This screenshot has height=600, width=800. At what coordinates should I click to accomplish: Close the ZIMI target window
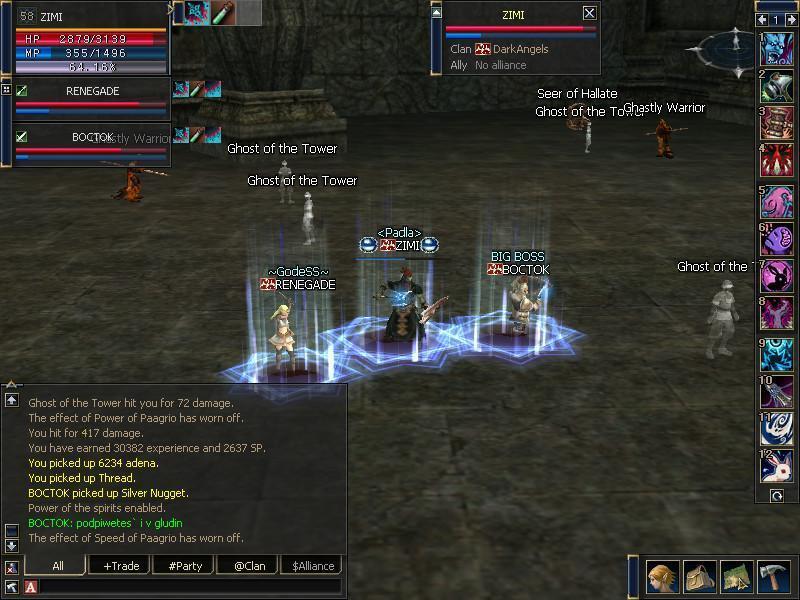click(x=589, y=13)
